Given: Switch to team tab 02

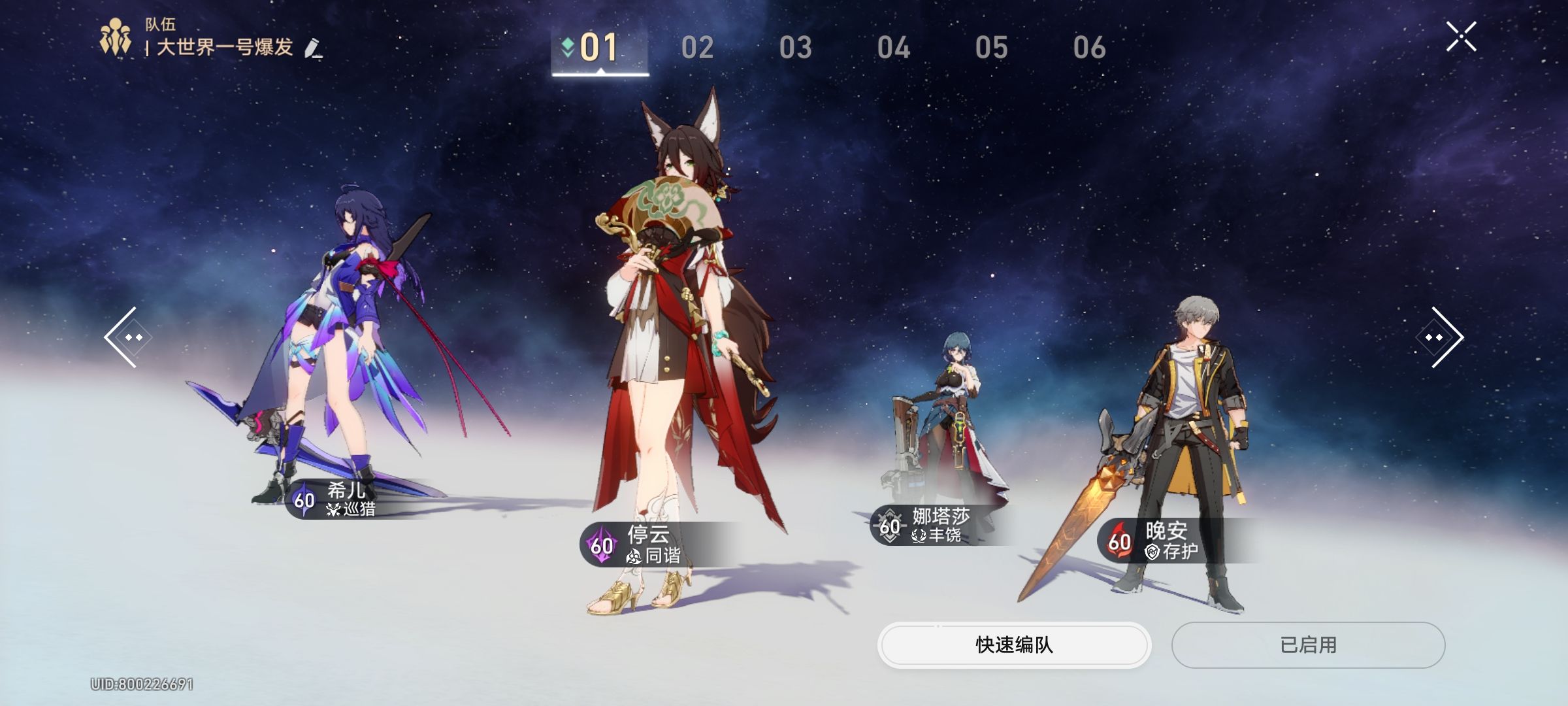Looking at the screenshot, I should pyautogui.click(x=697, y=48).
